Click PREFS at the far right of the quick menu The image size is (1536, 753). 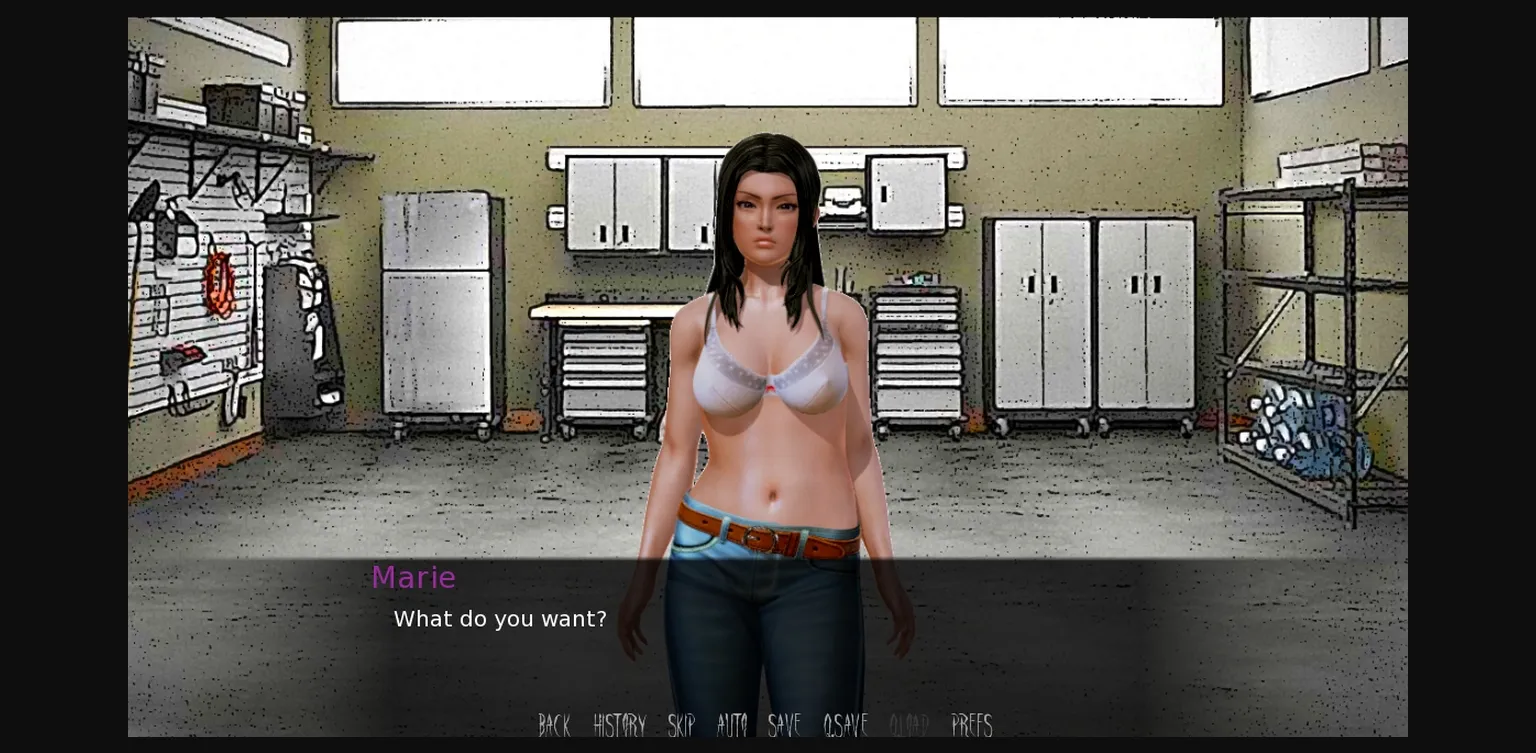click(x=971, y=726)
